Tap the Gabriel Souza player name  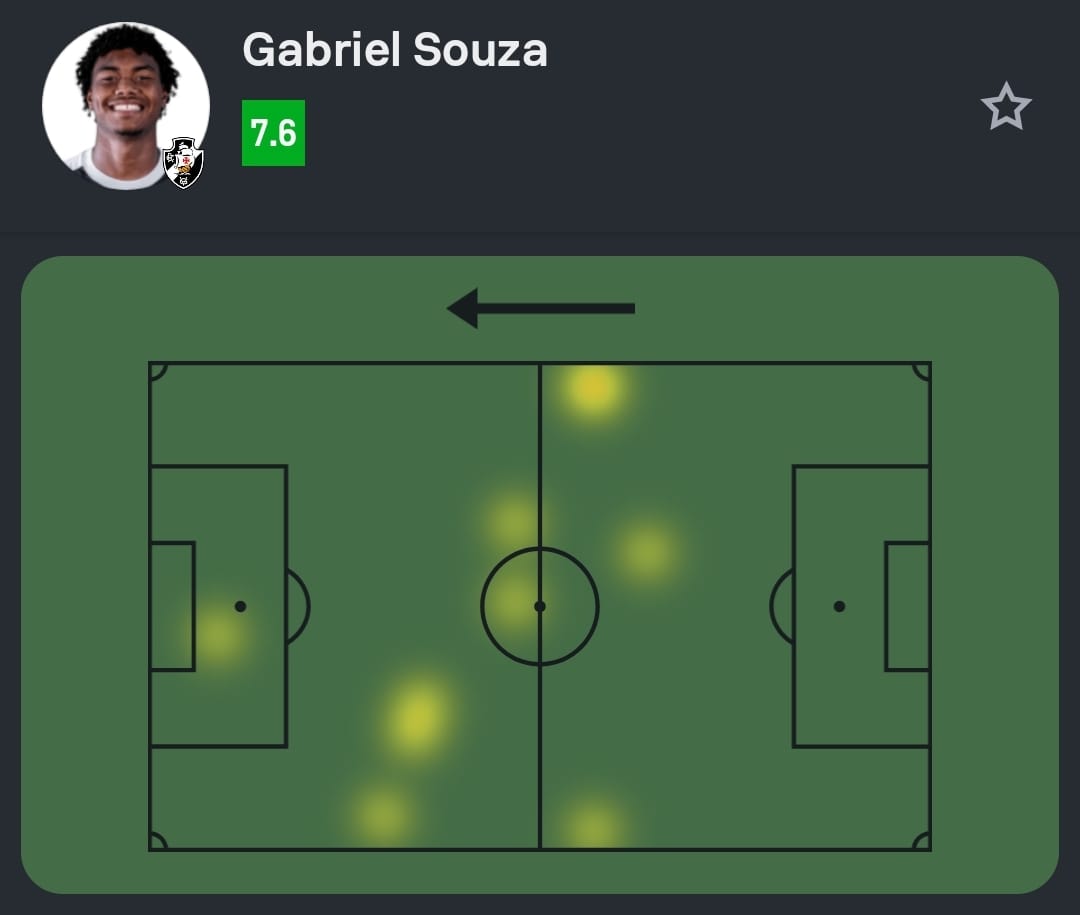pos(395,49)
